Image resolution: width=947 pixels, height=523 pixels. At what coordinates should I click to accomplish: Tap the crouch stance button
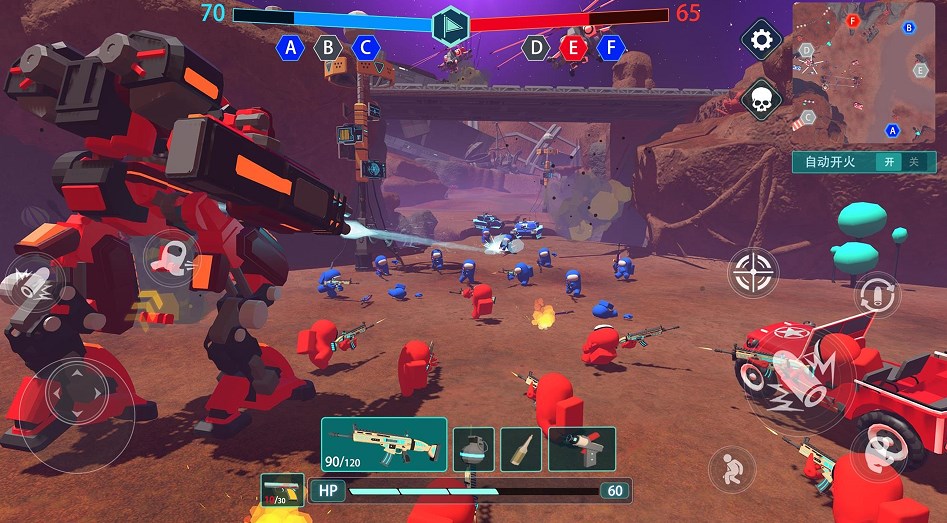pyautogui.click(x=732, y=467)
